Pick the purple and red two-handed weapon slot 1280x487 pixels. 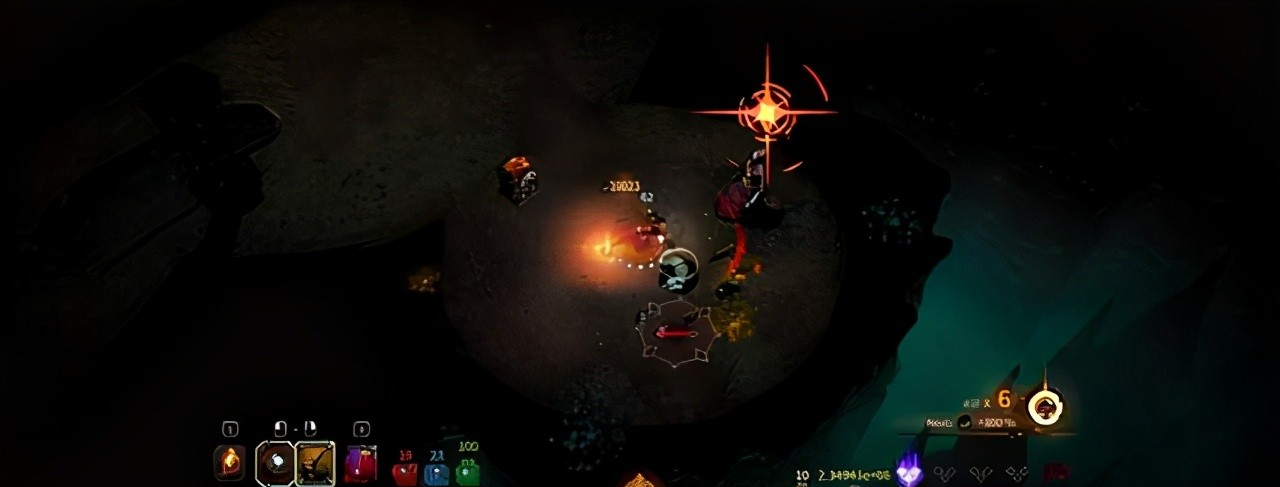(x=360, y=464)
